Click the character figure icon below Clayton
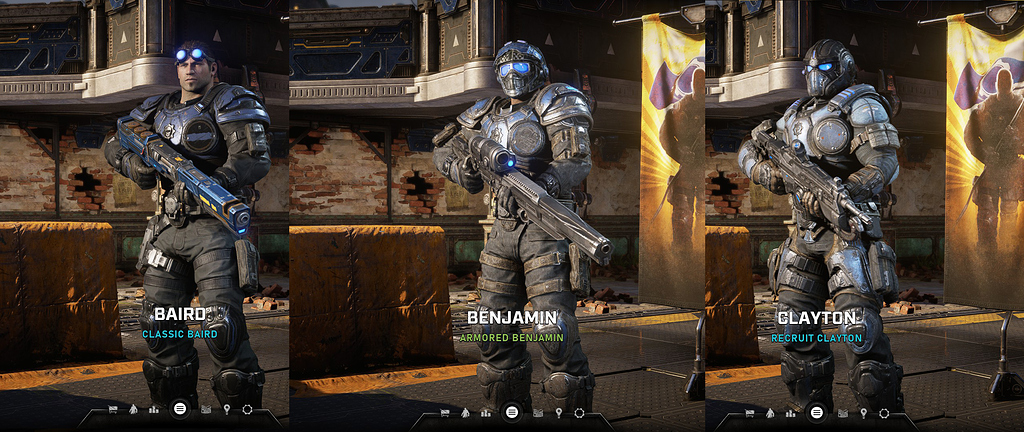 tap(771, 411)
